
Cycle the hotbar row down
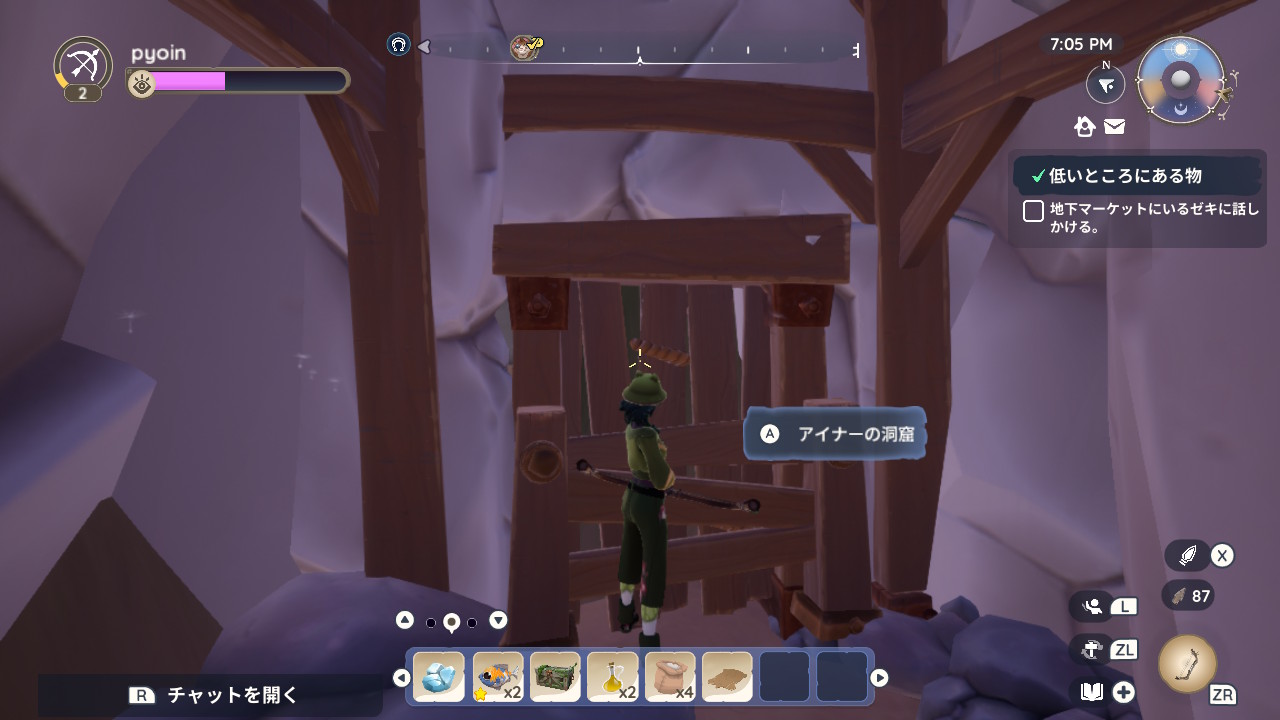[498, 620]
